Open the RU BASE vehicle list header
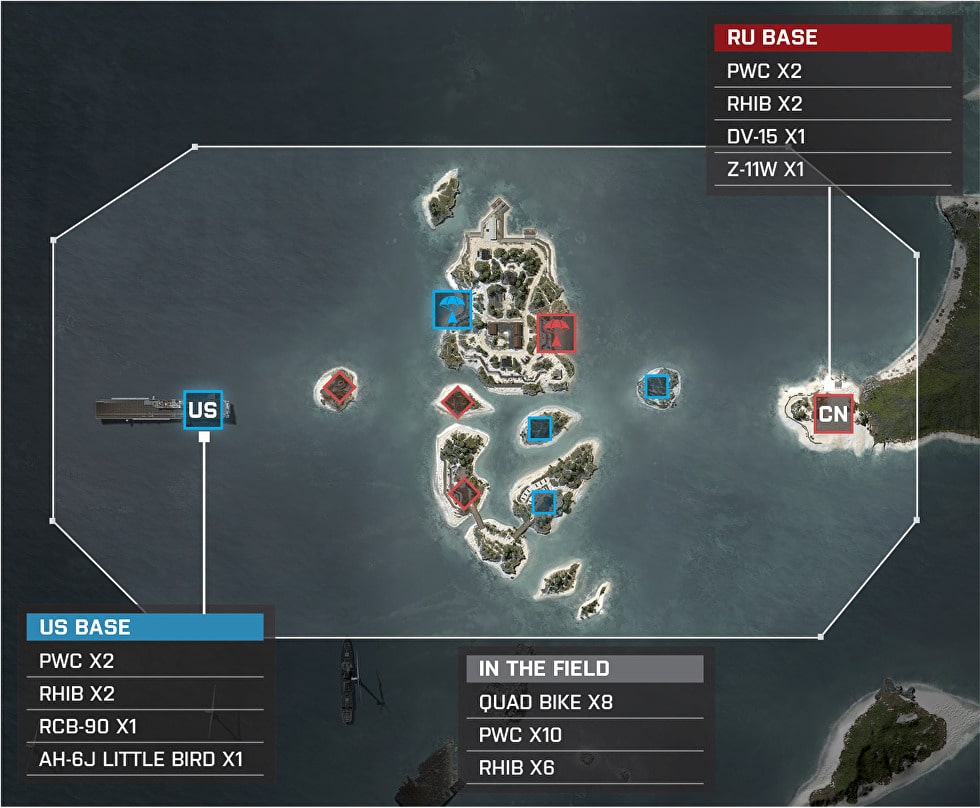This screenshot has width=980, height=808. pyautogui.click(x=832, y=38)
